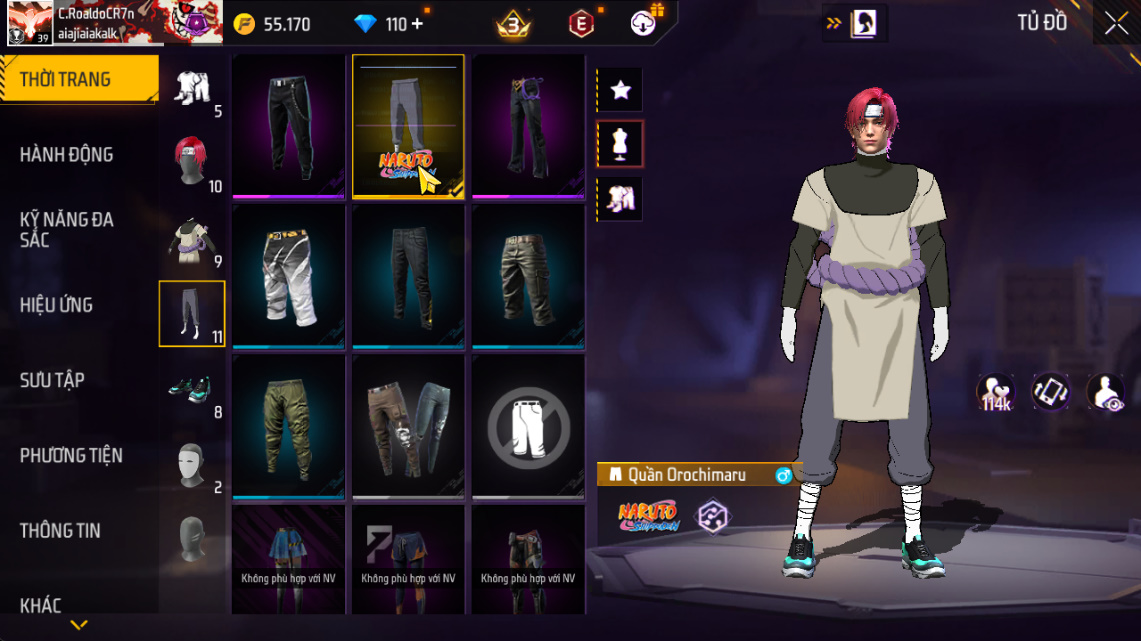Open the Hiệu Ứng tab
1141x641 pixels.
56,305
